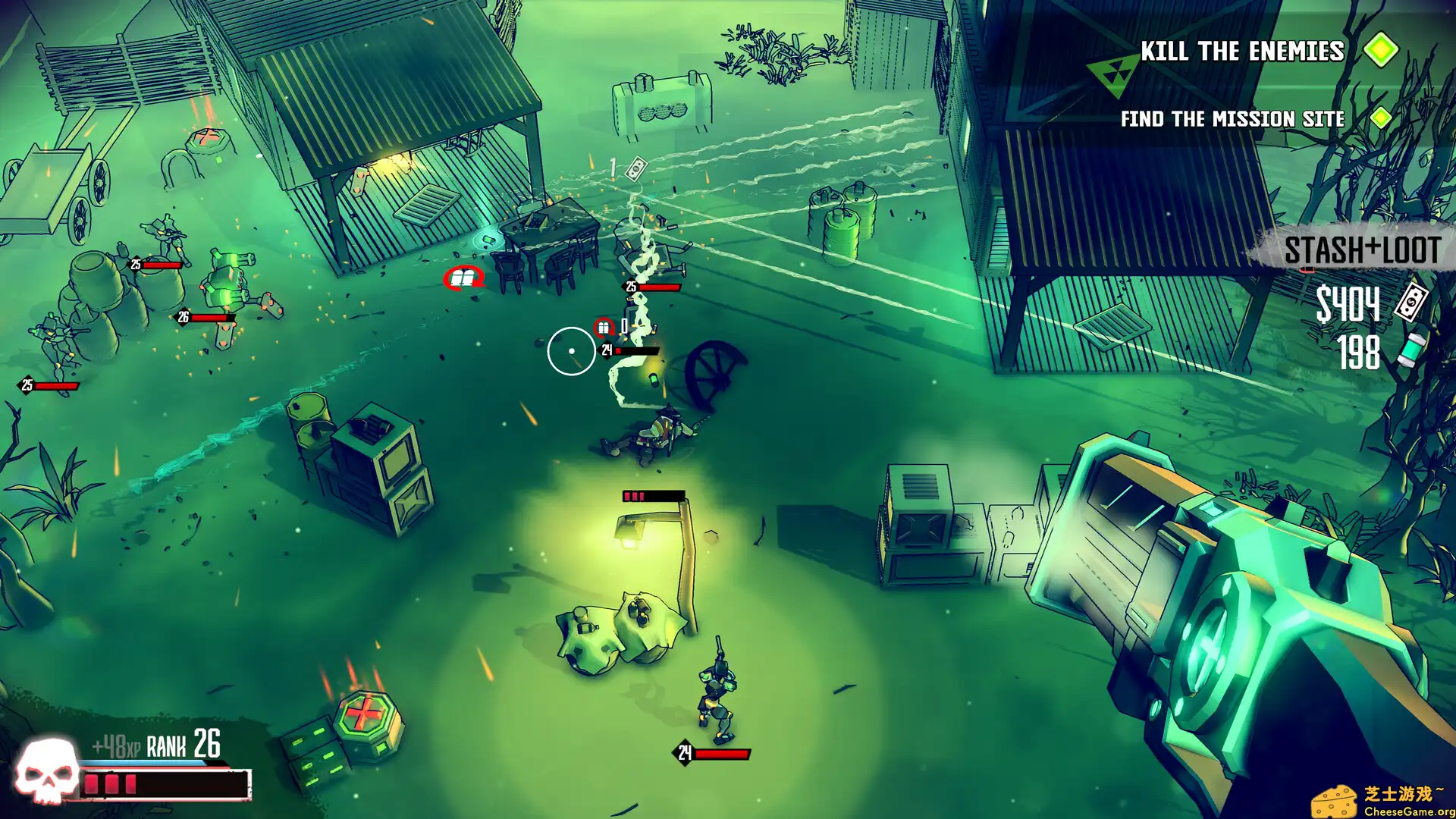Open the Stash+Loot panel

[x=1362, y=250]
